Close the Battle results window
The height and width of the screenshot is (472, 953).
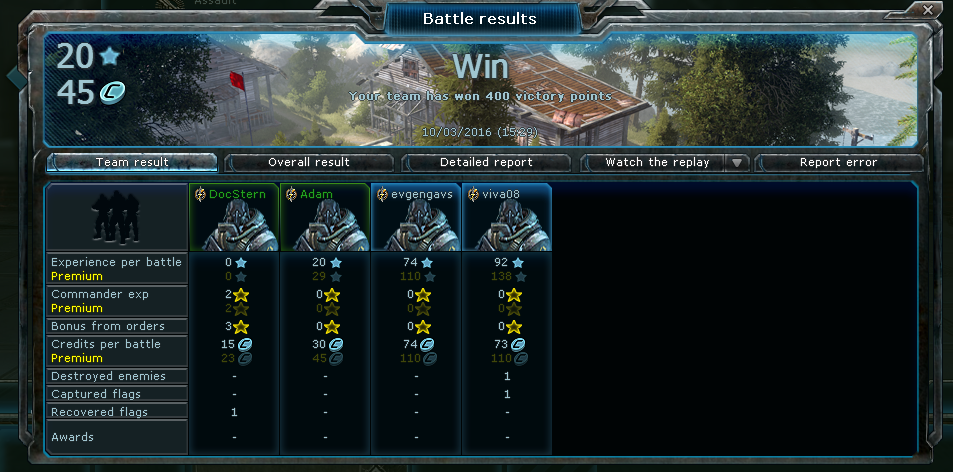click(x=929, y=10)
